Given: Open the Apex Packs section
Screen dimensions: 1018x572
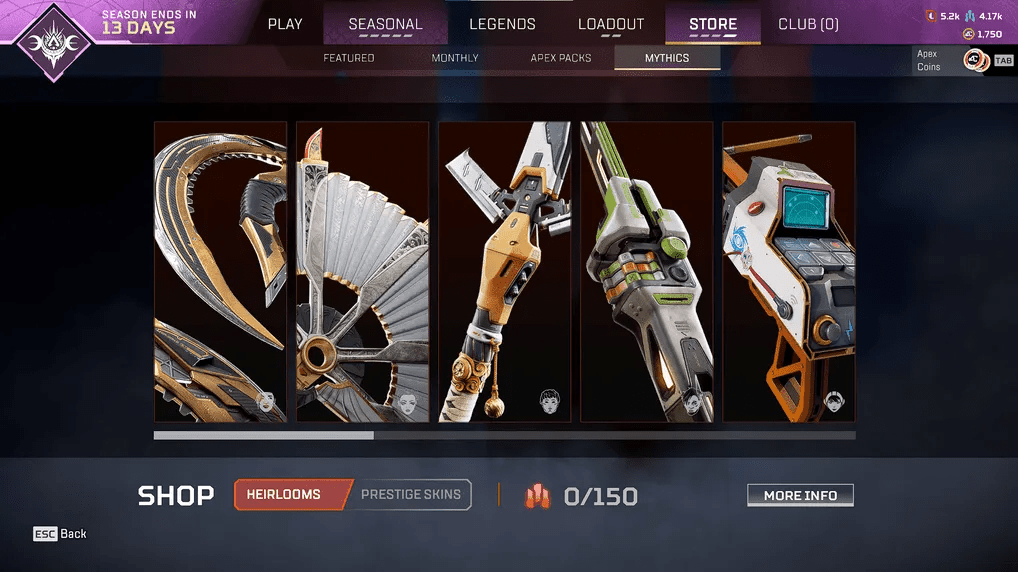Looking at the screenshot, I should point(561,58).
